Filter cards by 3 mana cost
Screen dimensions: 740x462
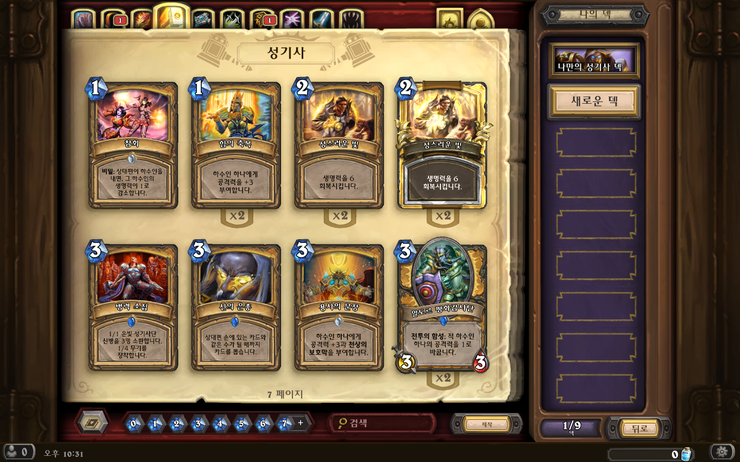point(199,423)
